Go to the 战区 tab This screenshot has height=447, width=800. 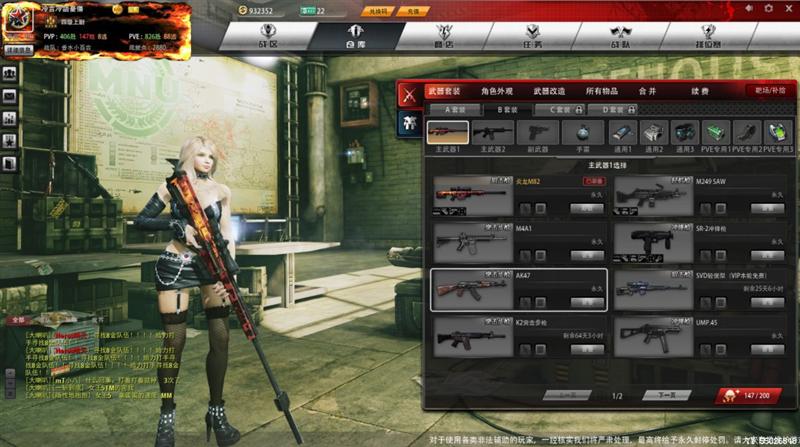(266, 38)
